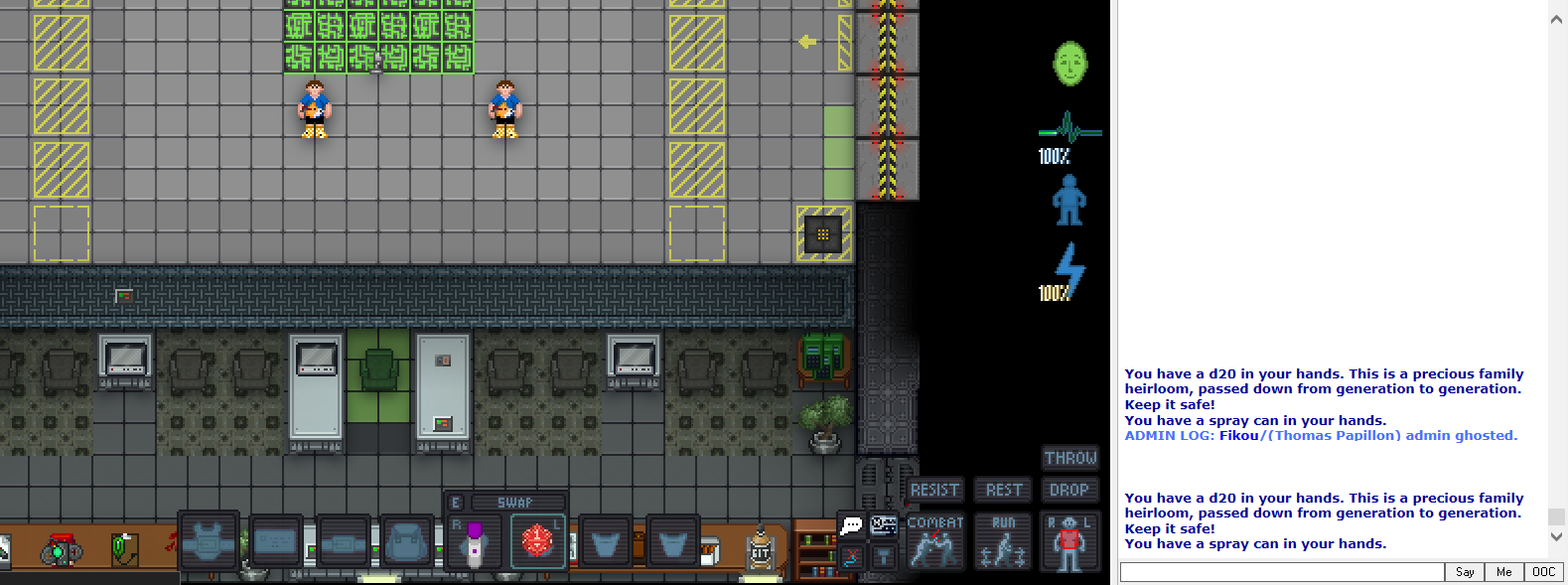Activate the RESIST button

[x=934, y=490]
